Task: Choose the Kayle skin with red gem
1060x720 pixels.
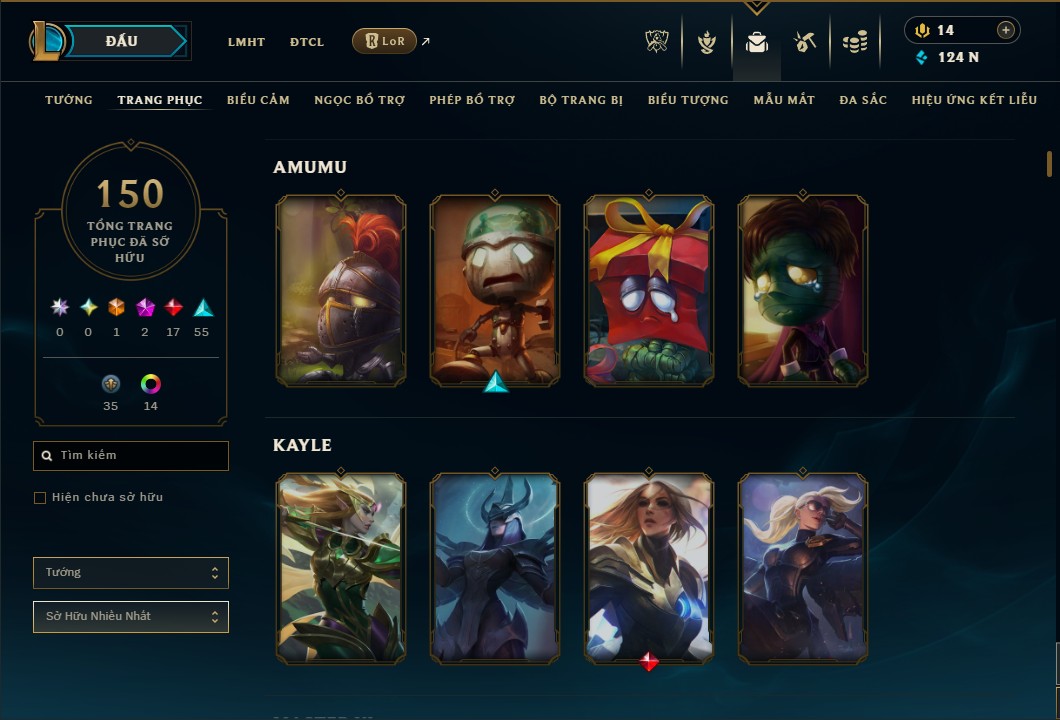Action: pos(649,568)
